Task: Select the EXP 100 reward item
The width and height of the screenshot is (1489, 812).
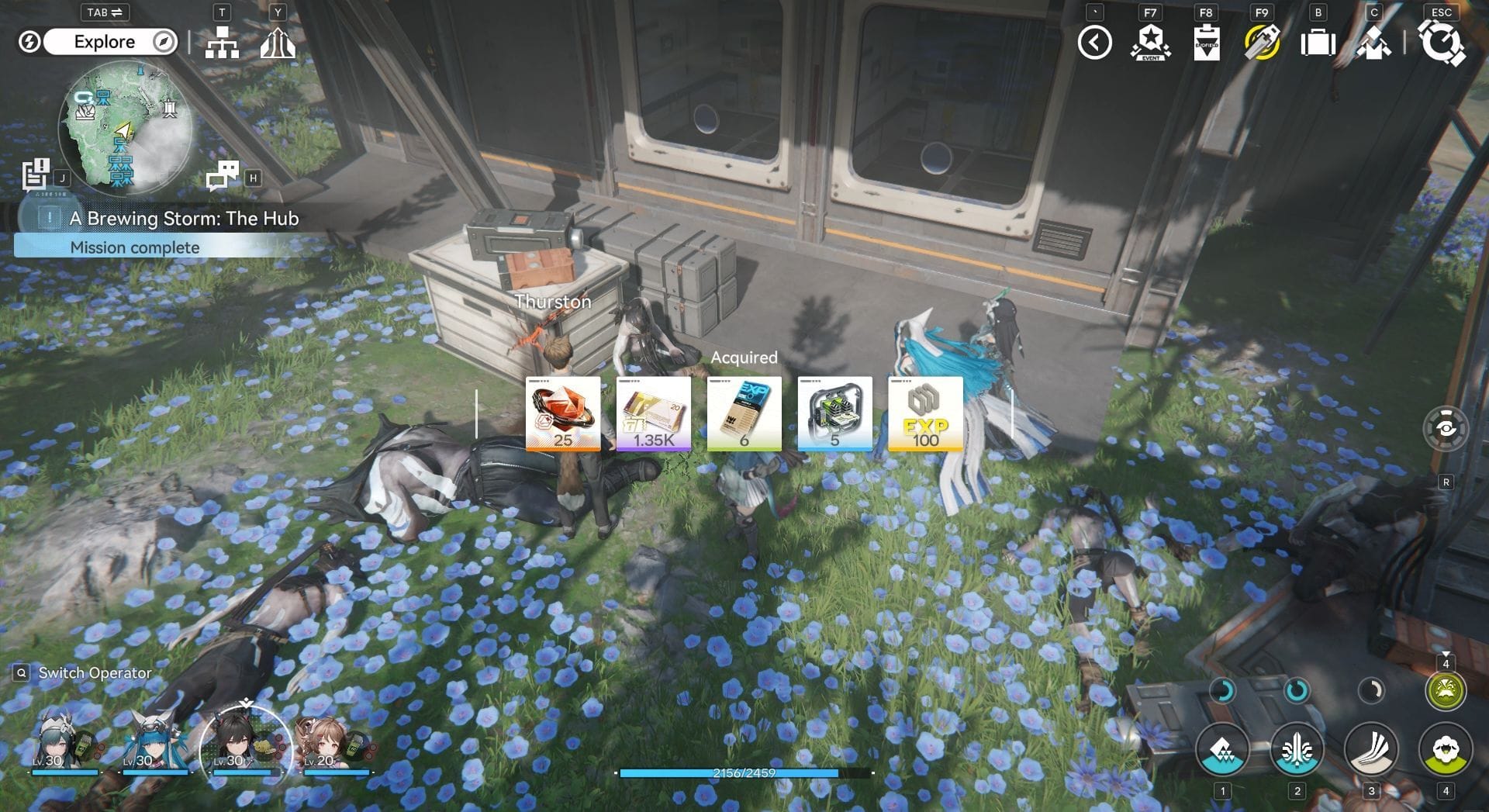Action: [x=925, y=413]
